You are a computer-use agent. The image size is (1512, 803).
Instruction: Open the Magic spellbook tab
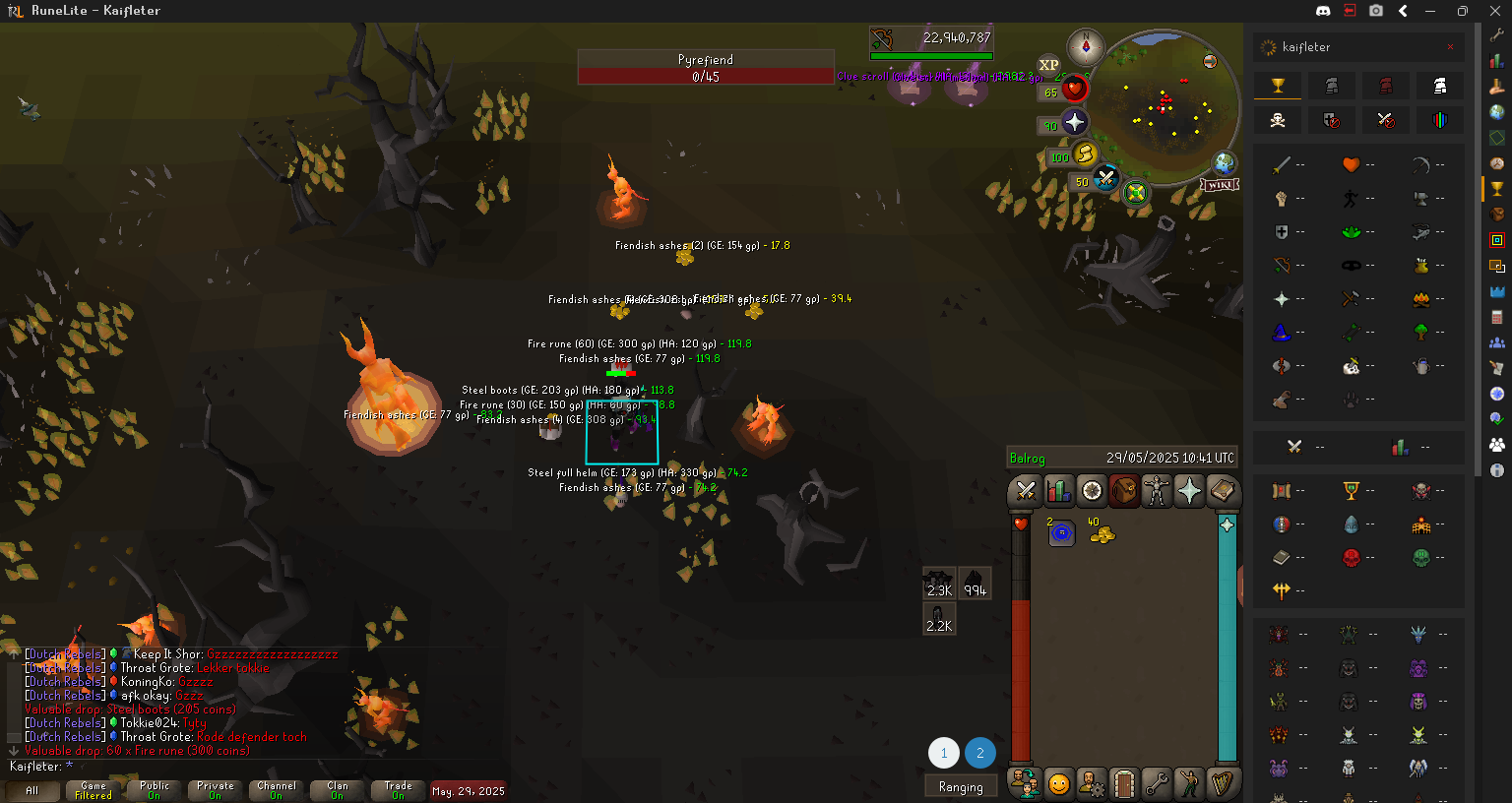click(1223, 490)
